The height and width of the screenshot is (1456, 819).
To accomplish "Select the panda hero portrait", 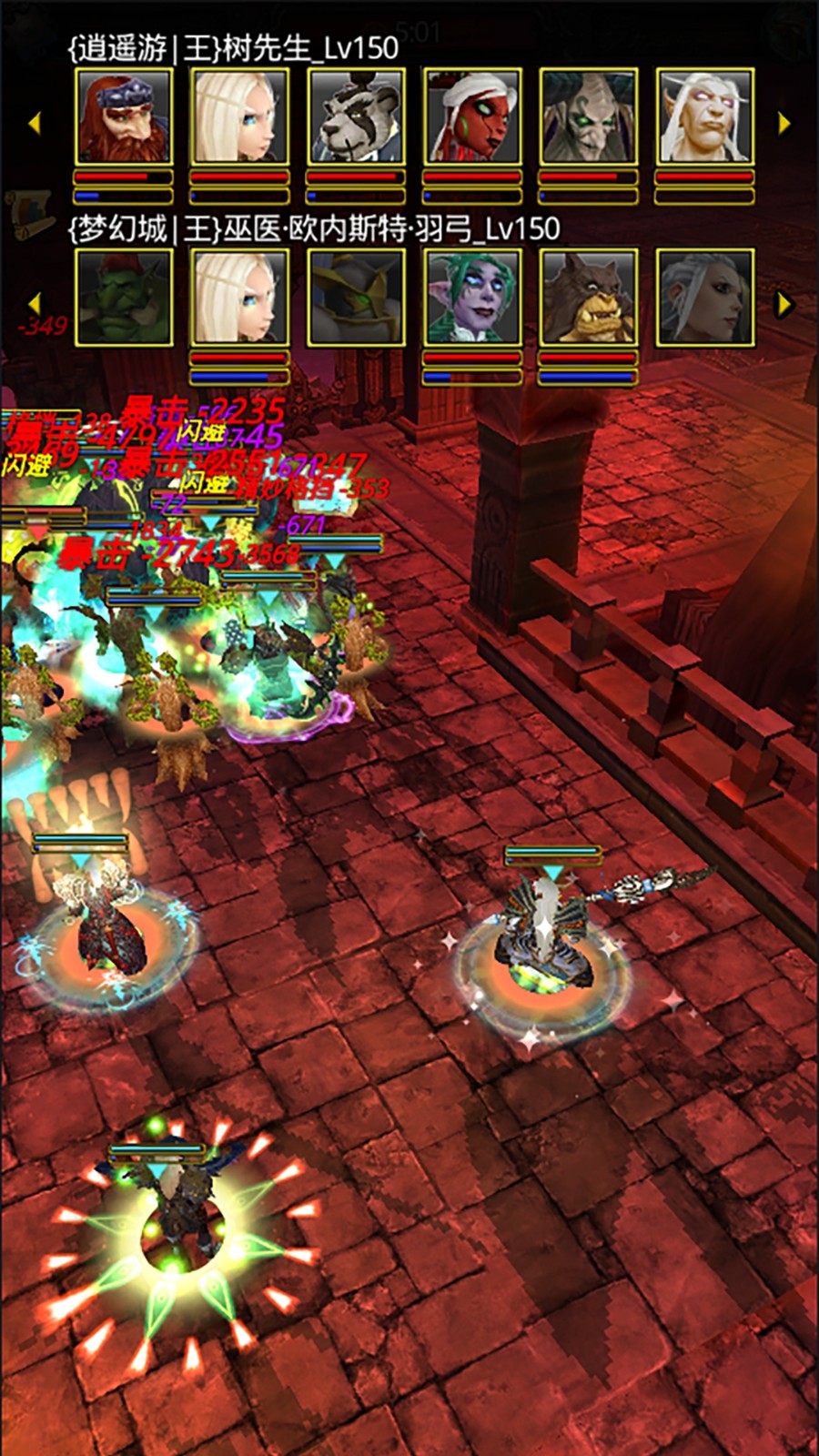I will pyautogui.click(x=356, y=117).
